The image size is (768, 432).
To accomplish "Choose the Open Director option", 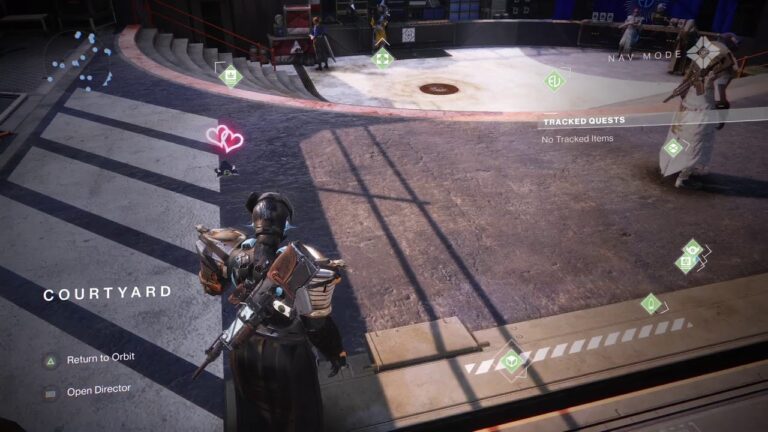I will click(x=98, y=390).
